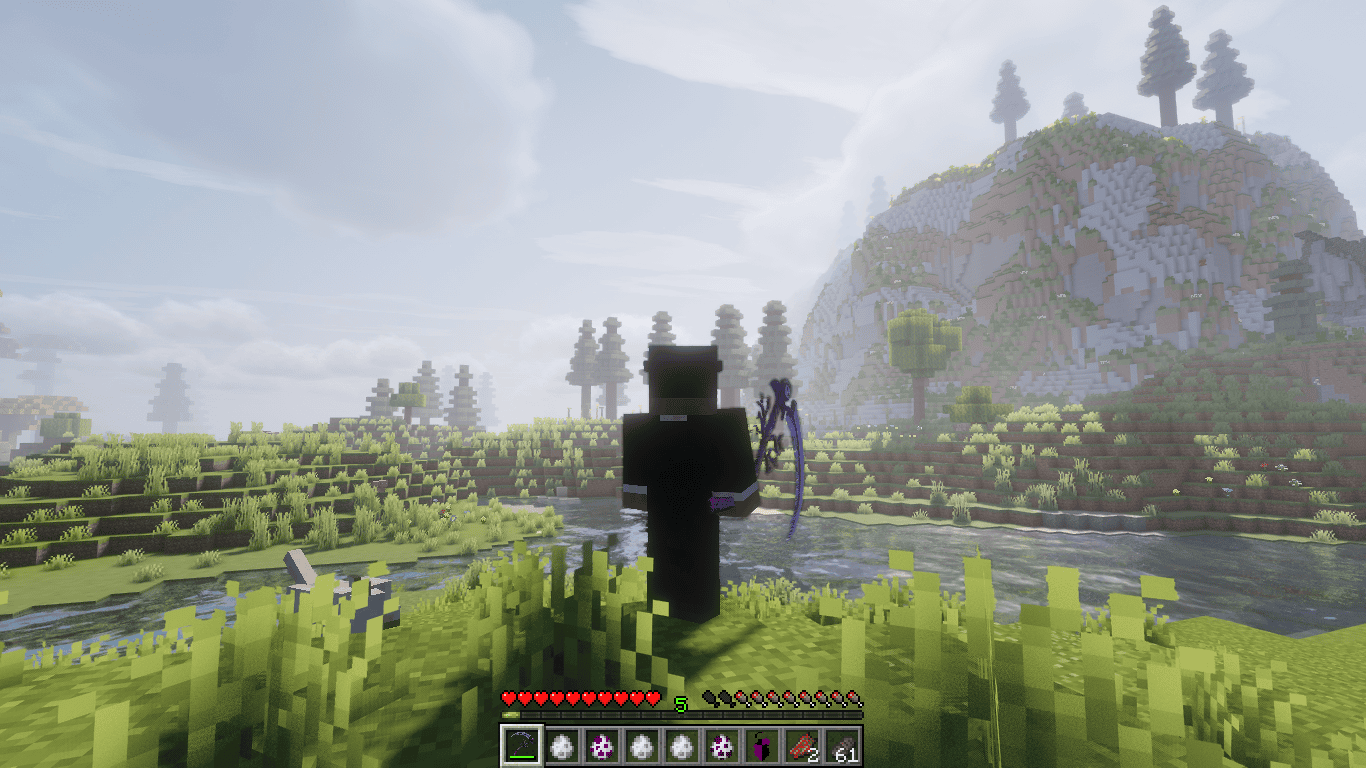Viewport: 1366px width, 768px height.
Task: Click the rightmost hunger bar icon
Action: click(x=856, y=698)
